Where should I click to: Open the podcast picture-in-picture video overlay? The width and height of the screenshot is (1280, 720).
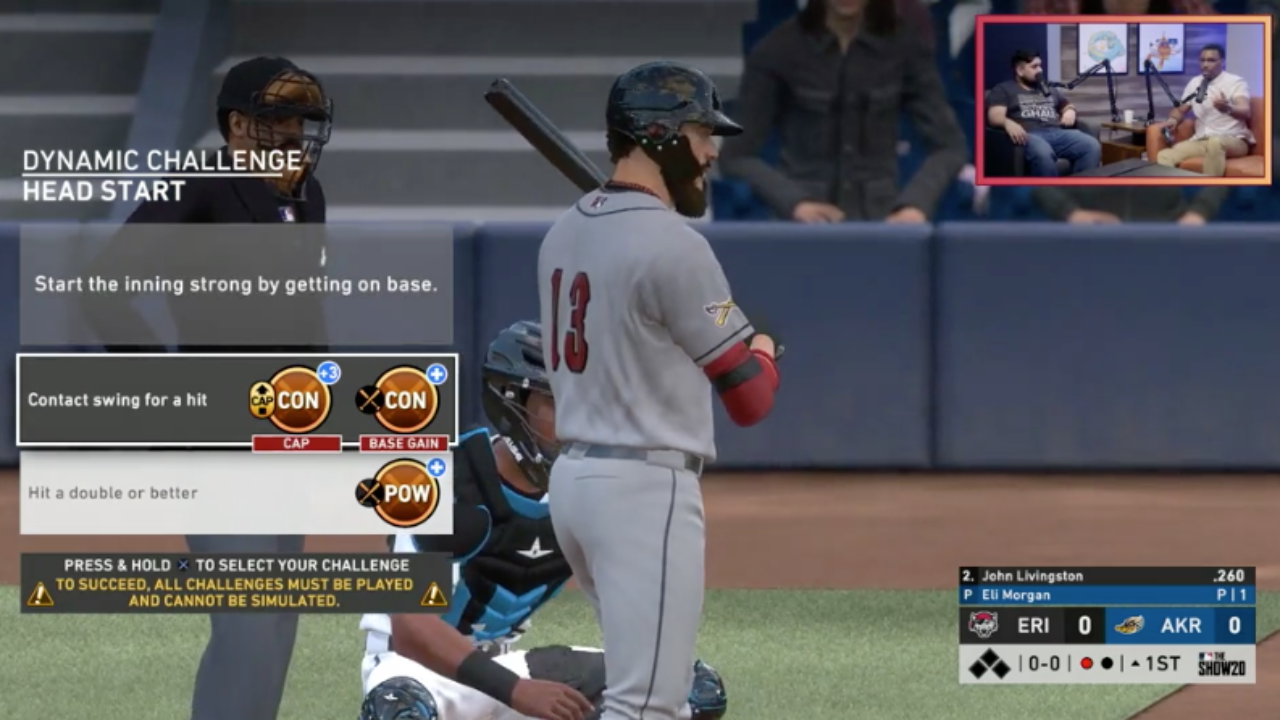[x=1124, y=100]
